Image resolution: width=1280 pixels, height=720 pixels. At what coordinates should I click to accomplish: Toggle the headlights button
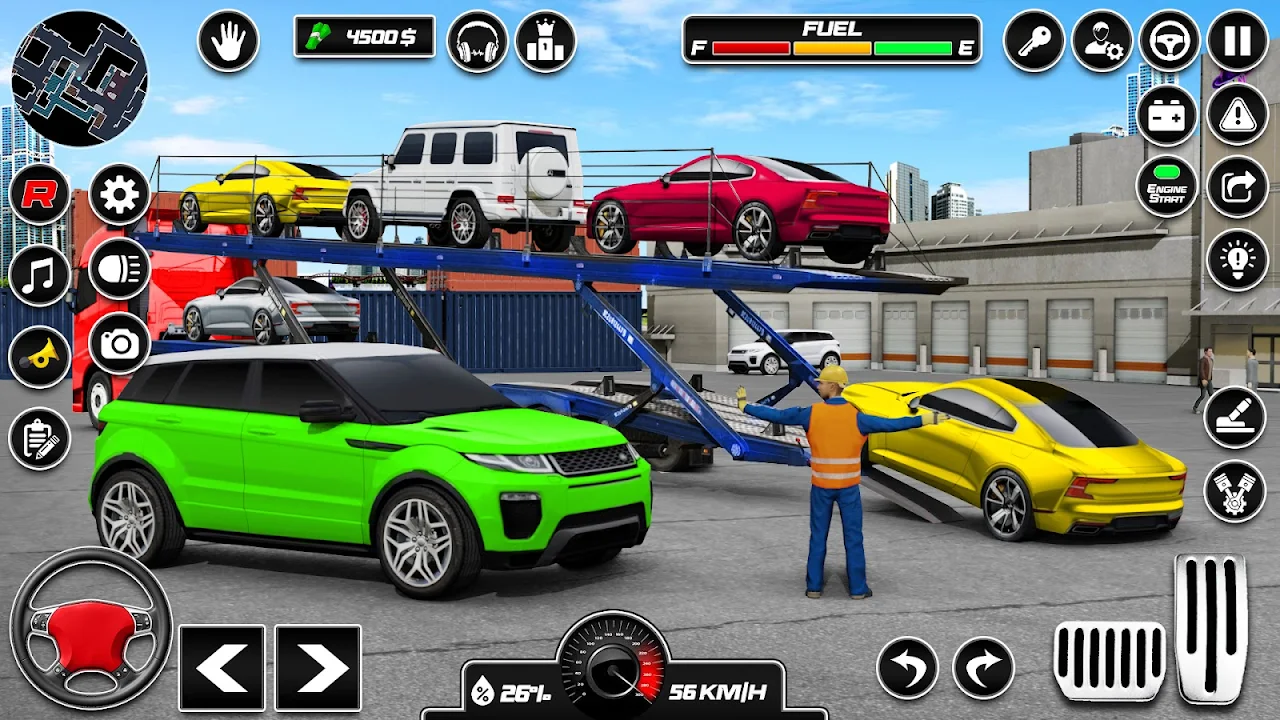(x=119, y=269)
